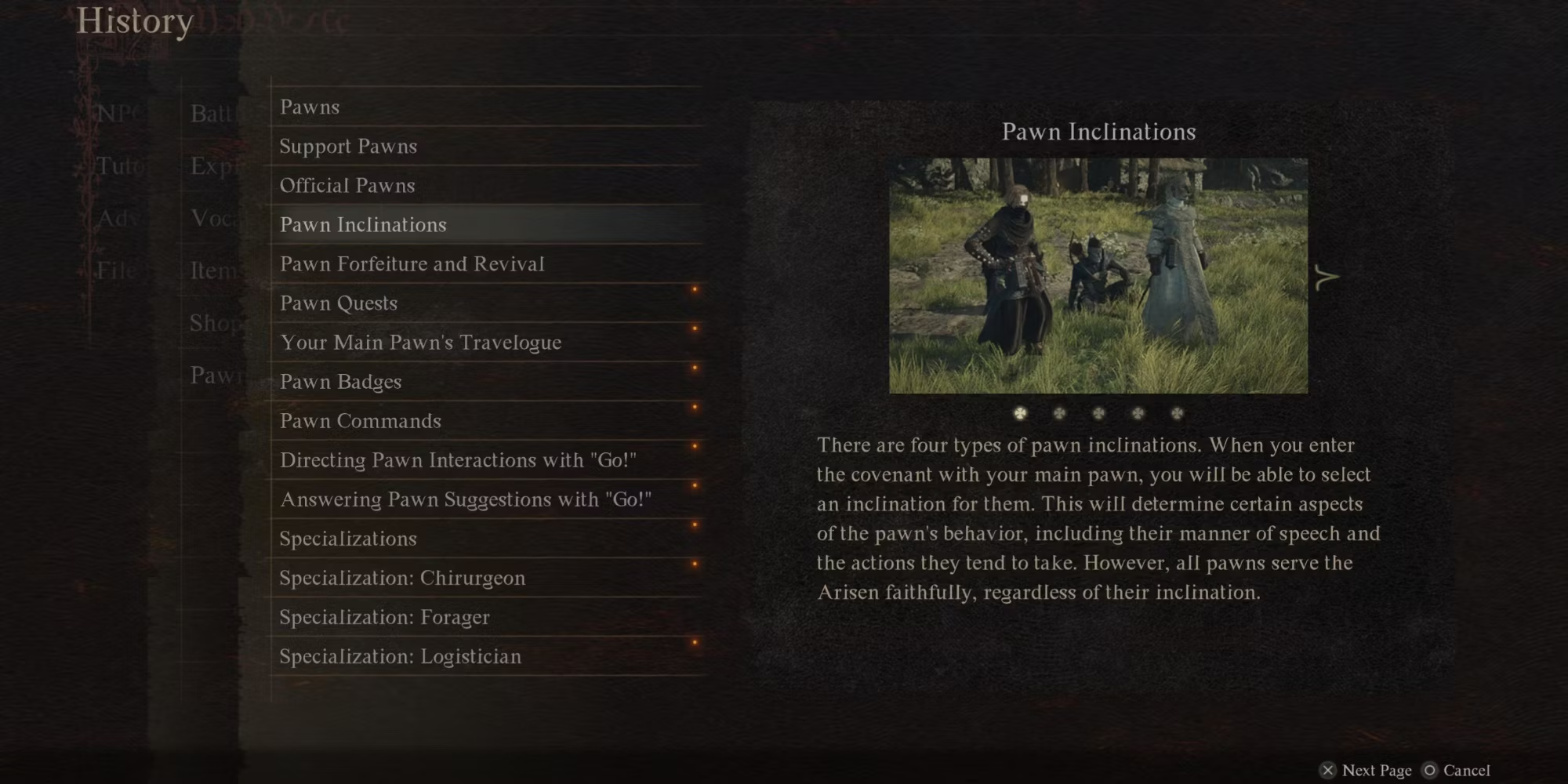Image resolution: width=1568 pixels, height=784 pixels.
Task: Select the Support Pawns entry
Action: (x=348, y=147)
